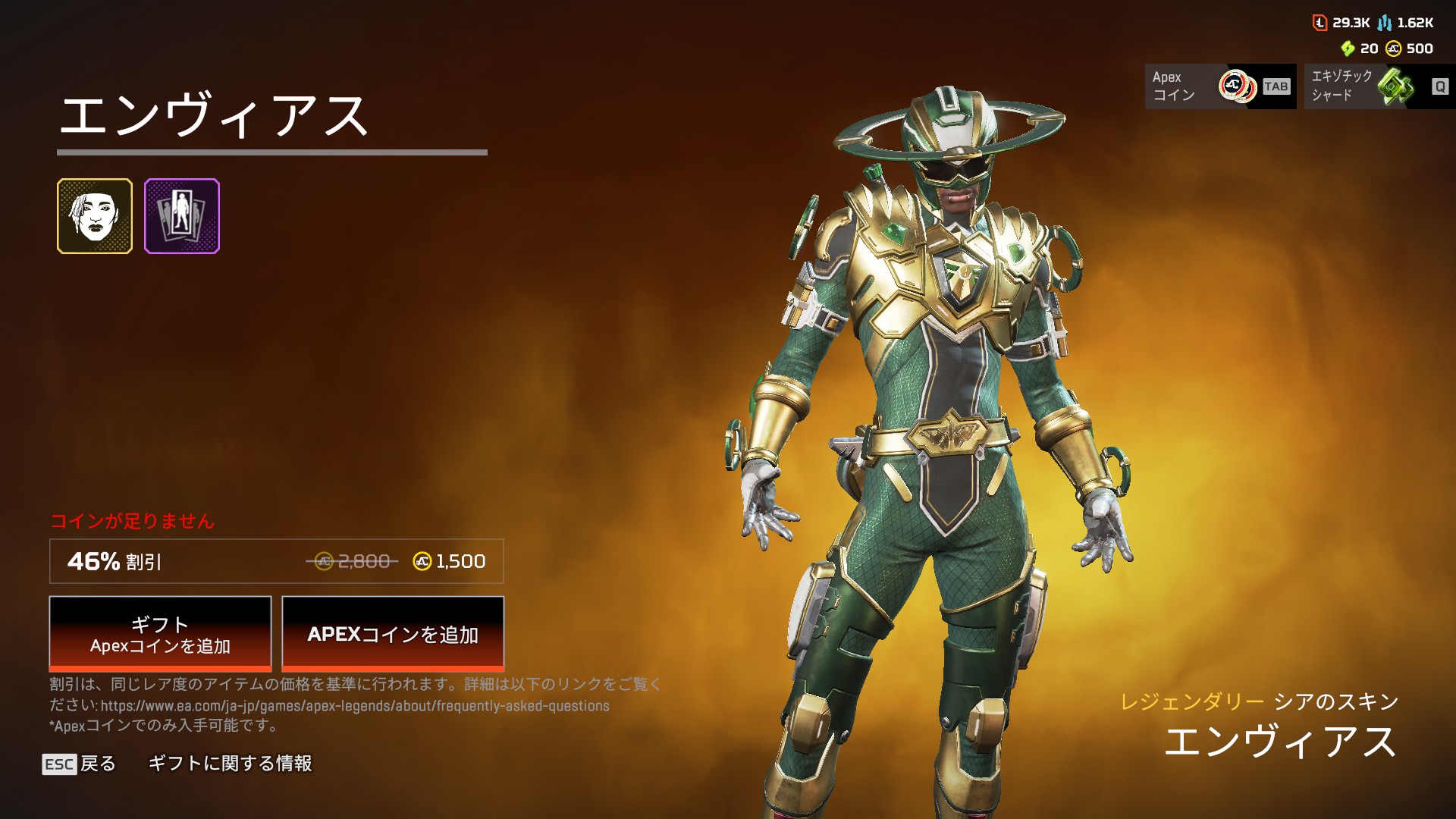The image size is (1456, 819).
Task: Click the APEXコインを追加 button
Action: point(393,634)
